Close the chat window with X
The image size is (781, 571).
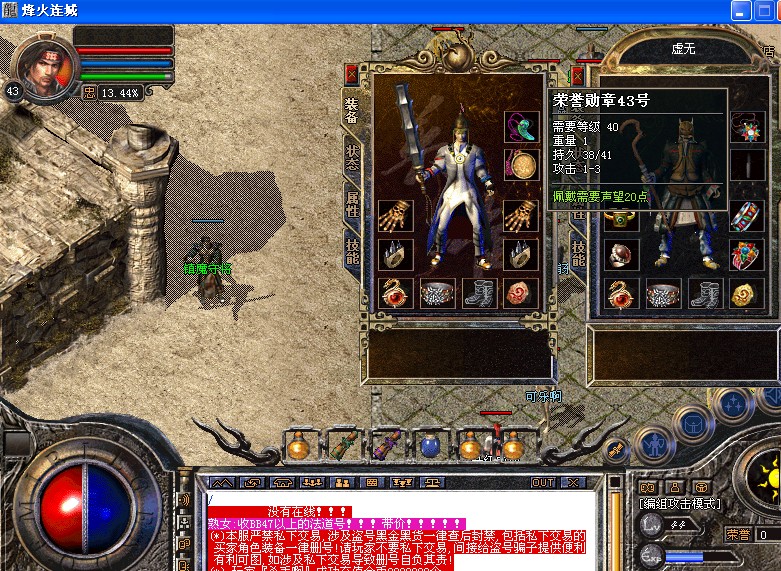click(x=572, y=482)
